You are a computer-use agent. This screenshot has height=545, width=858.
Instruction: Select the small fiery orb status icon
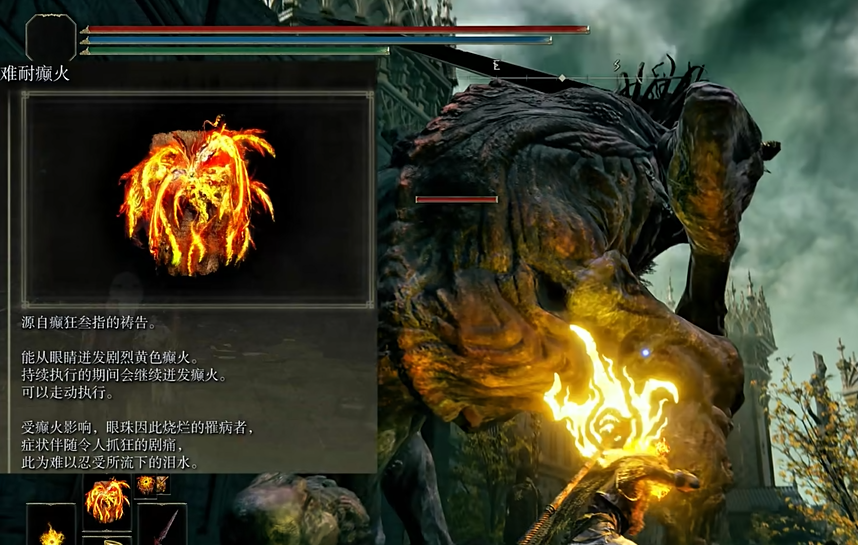pos(146,485)
